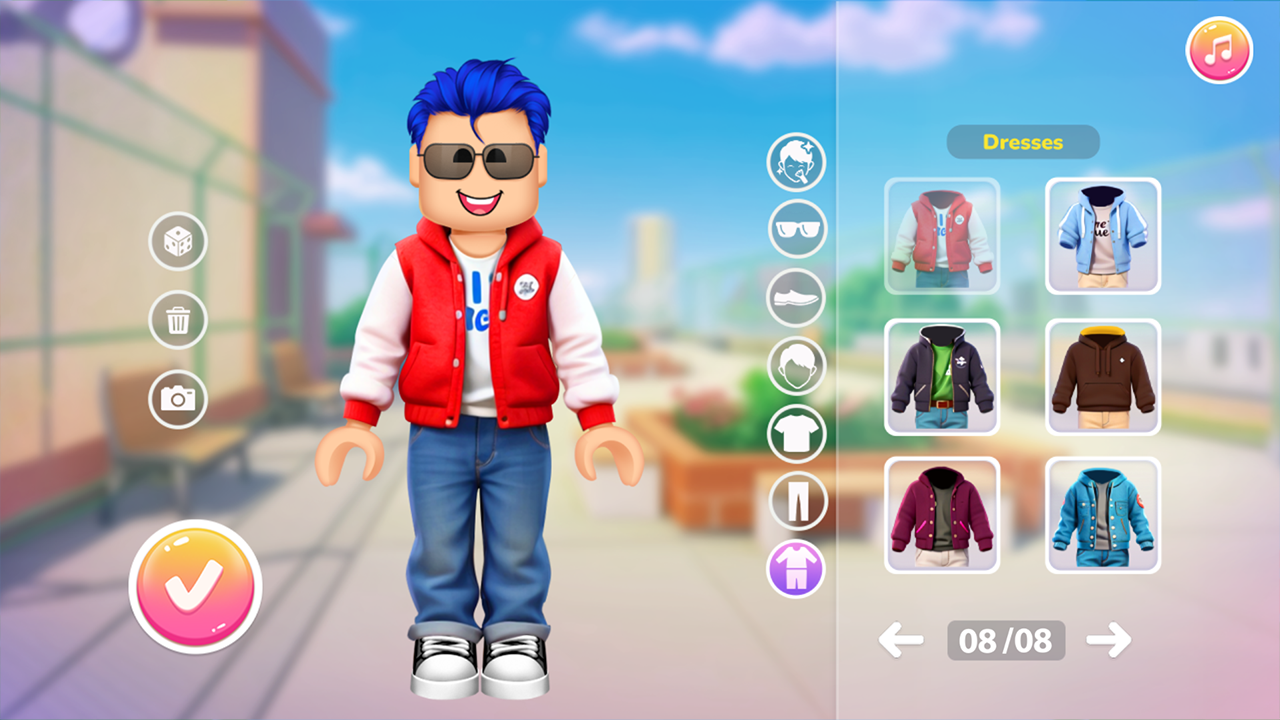Select the shoes category icon

(x=797, y=298)
